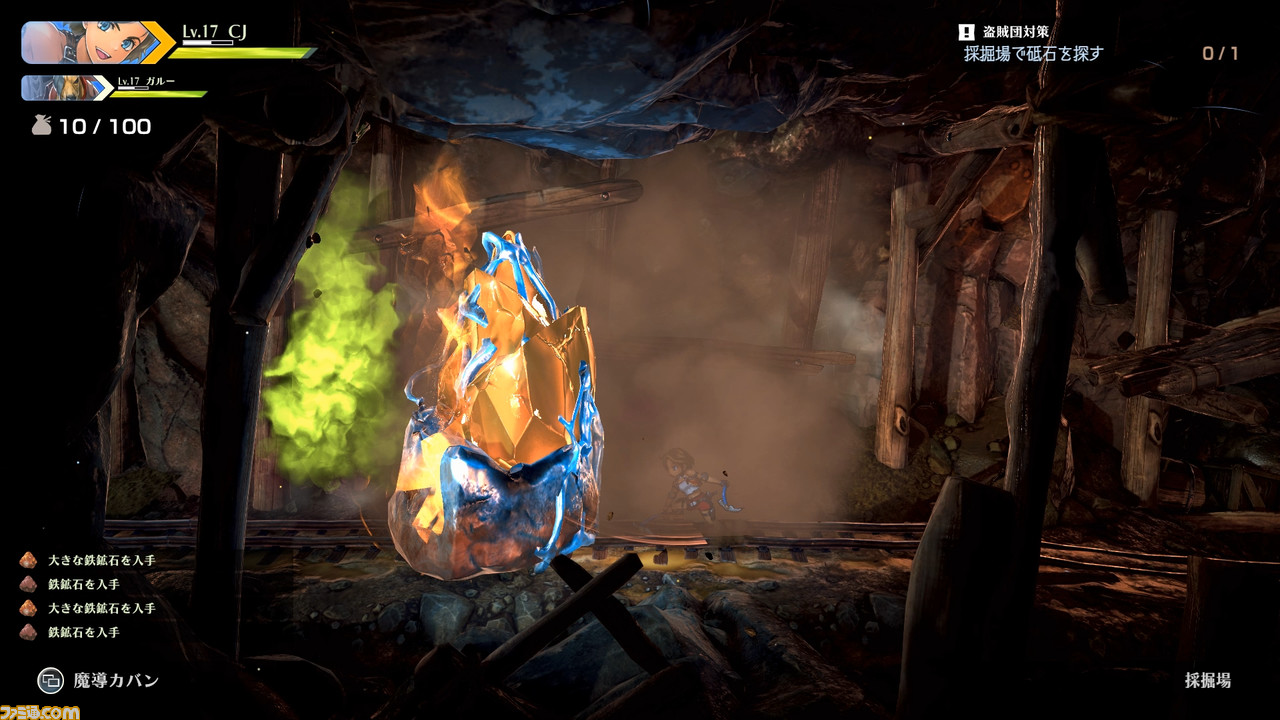Click the Famitsu.com watermark logo
Viewport: 1280px width, 720px height.
tap(40, 711)
